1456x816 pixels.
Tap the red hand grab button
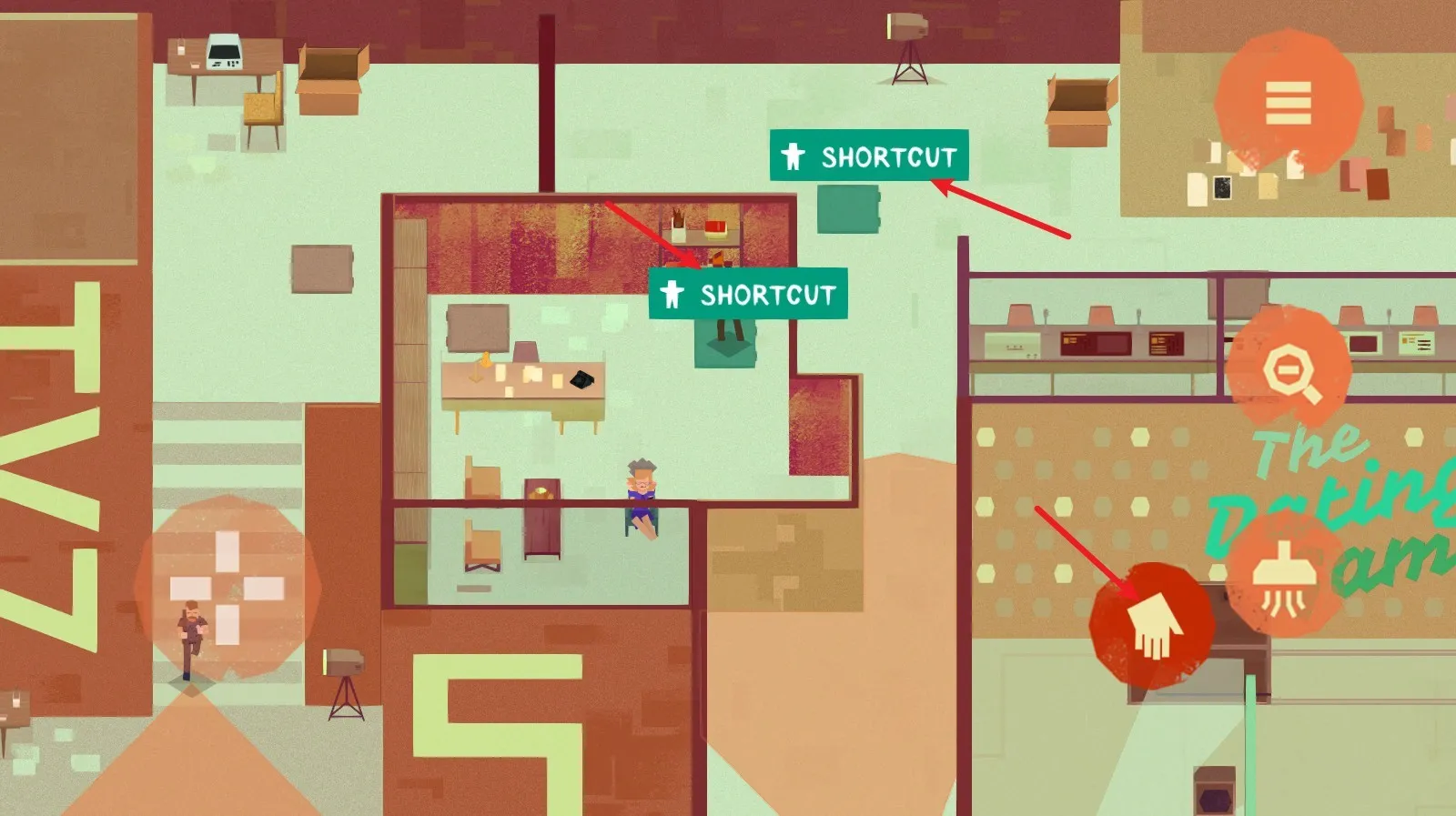coord(1152,625)
